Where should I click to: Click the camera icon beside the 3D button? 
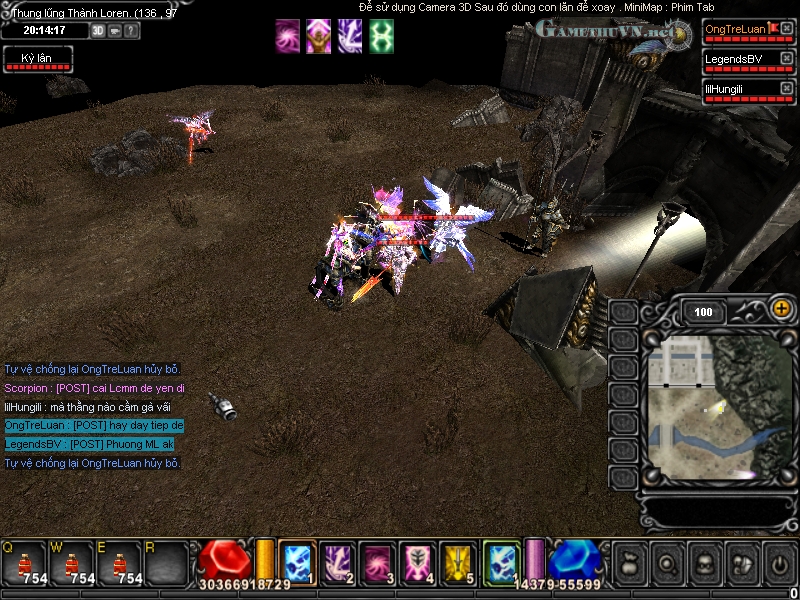pos(115,31)
